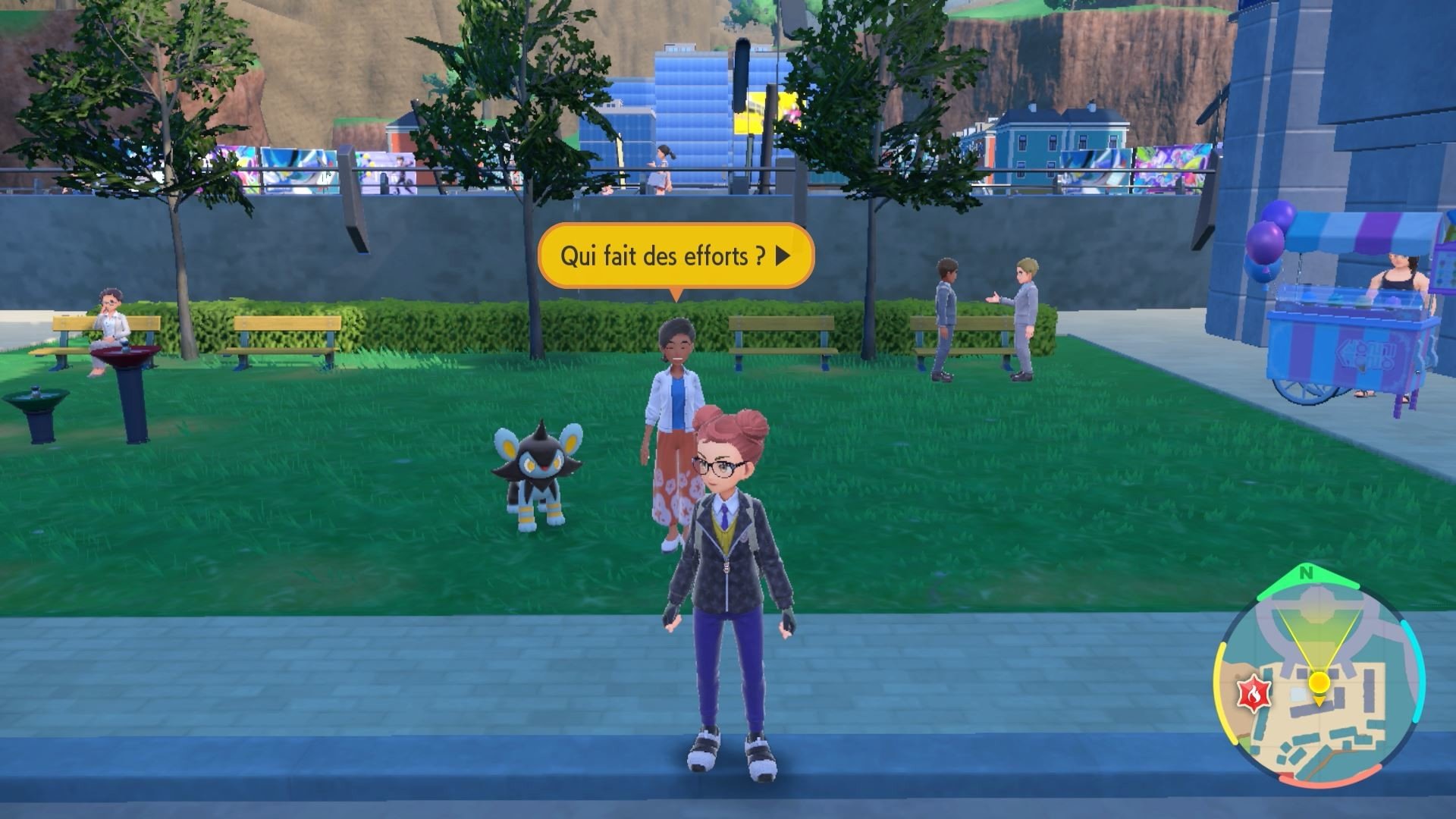Click the 'Qui fait des efforts ?' dialogue bubble
Image resolution: width=1456 pixels, height=819 pixels.
[667, 257]
